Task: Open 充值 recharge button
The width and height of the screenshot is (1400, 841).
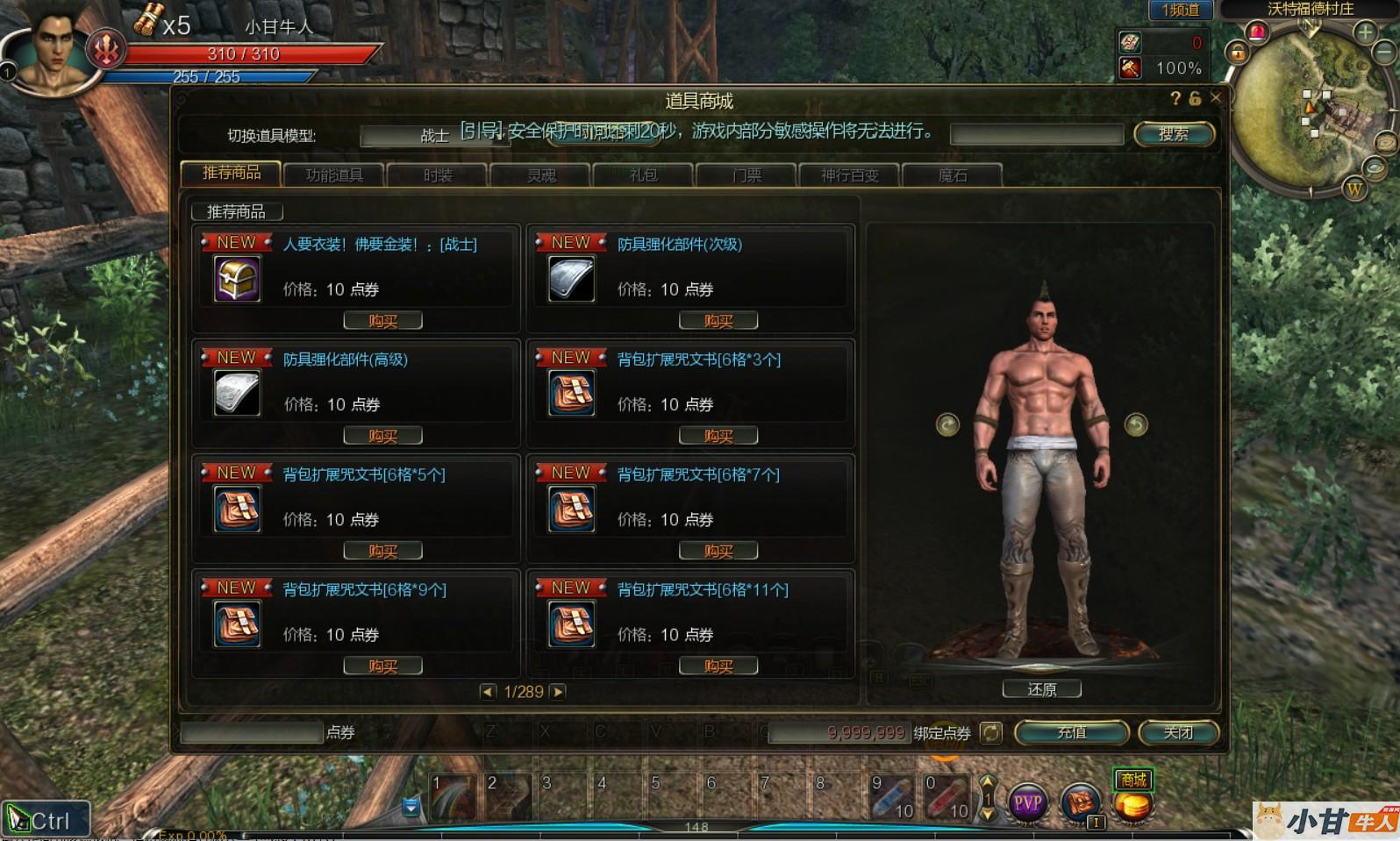Action: pos(1071,732)
